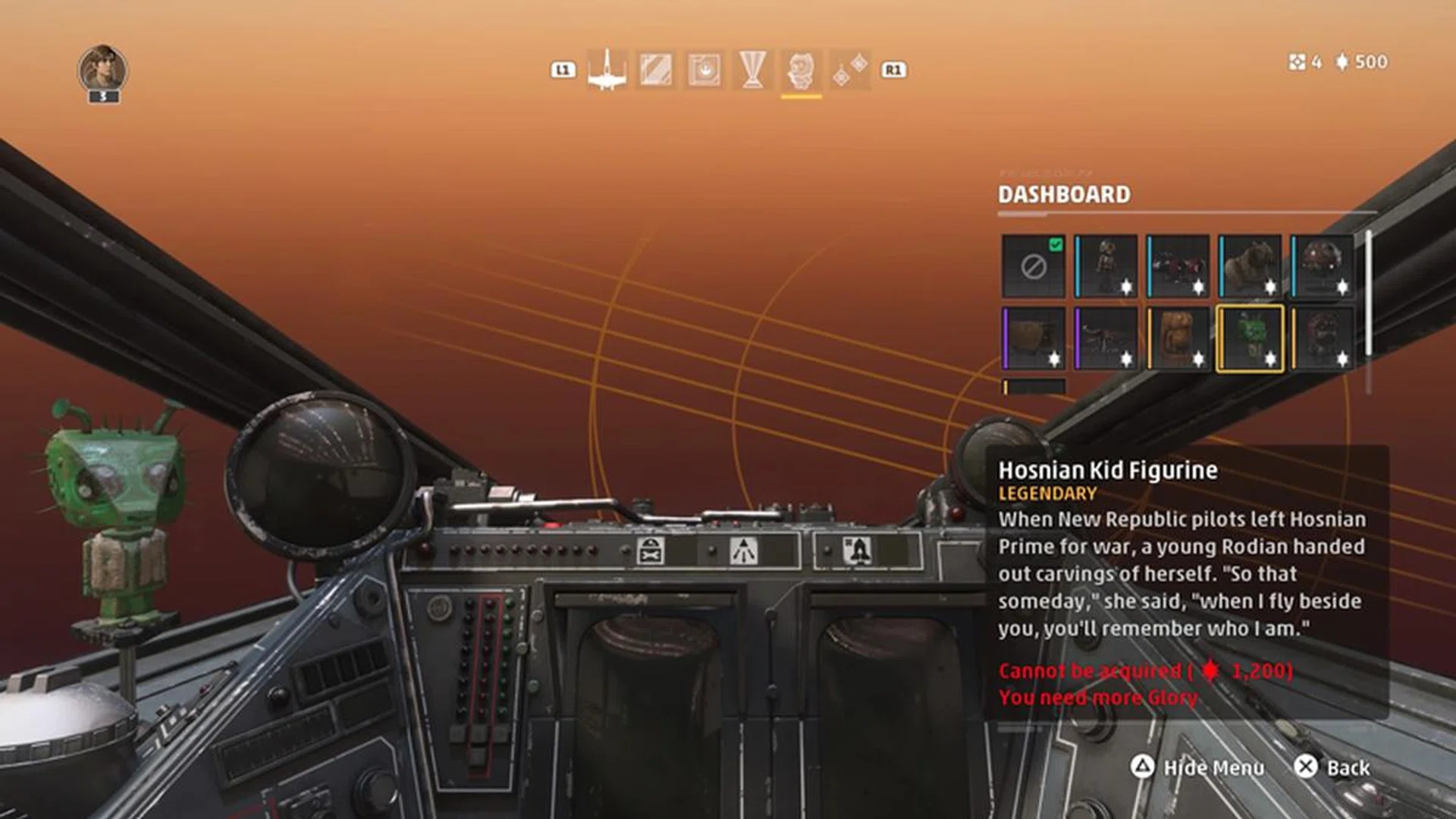Open the Starfighter hull selection tab icon
Viewport: 1456px width, 819px height.
click(x=610, y=72)
